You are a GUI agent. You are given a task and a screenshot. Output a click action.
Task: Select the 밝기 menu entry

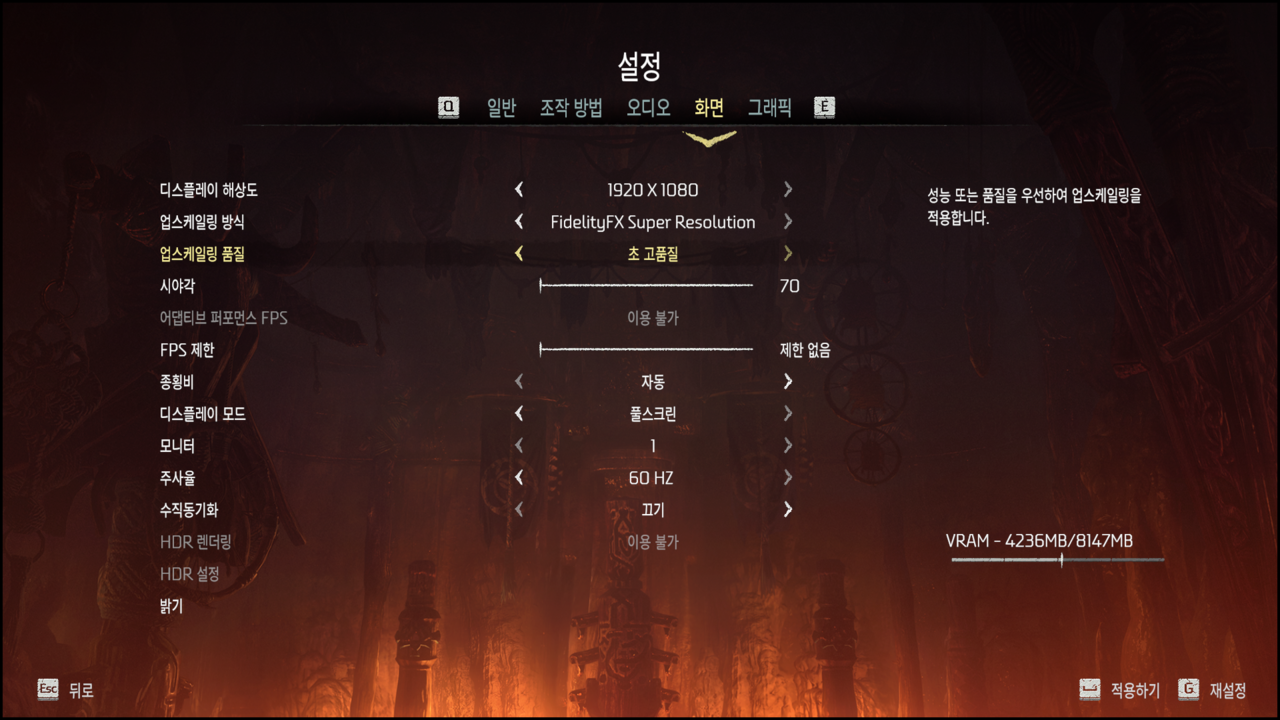pyautogui.click(x=171, y=606)
